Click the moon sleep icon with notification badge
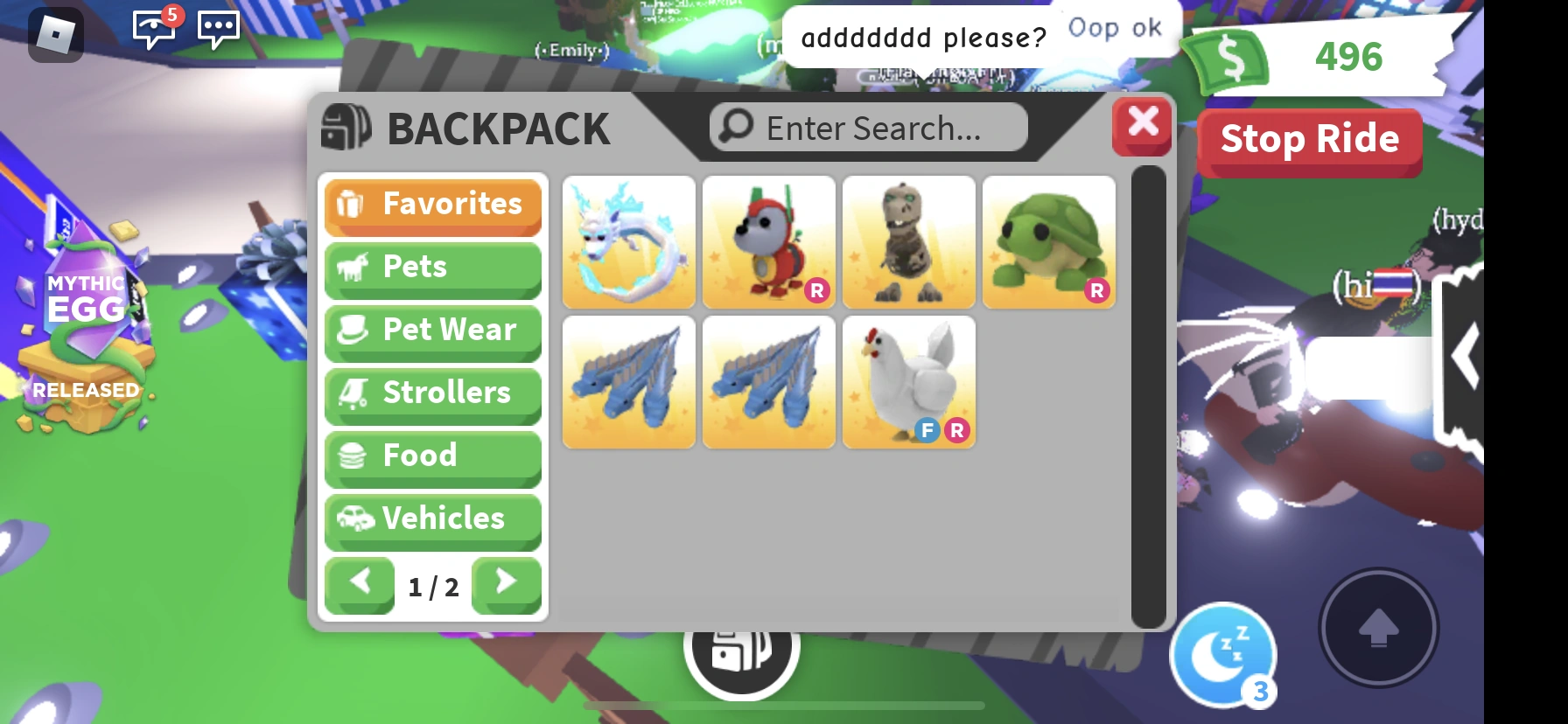 (1223, 652)
